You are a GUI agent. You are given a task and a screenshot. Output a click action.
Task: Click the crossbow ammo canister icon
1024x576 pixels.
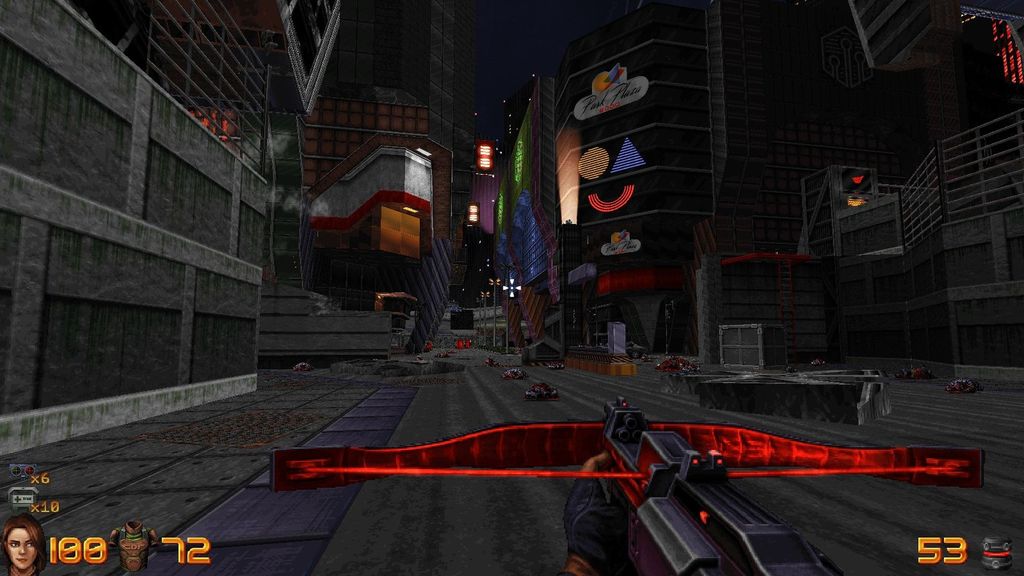click(x=996, y=551)
